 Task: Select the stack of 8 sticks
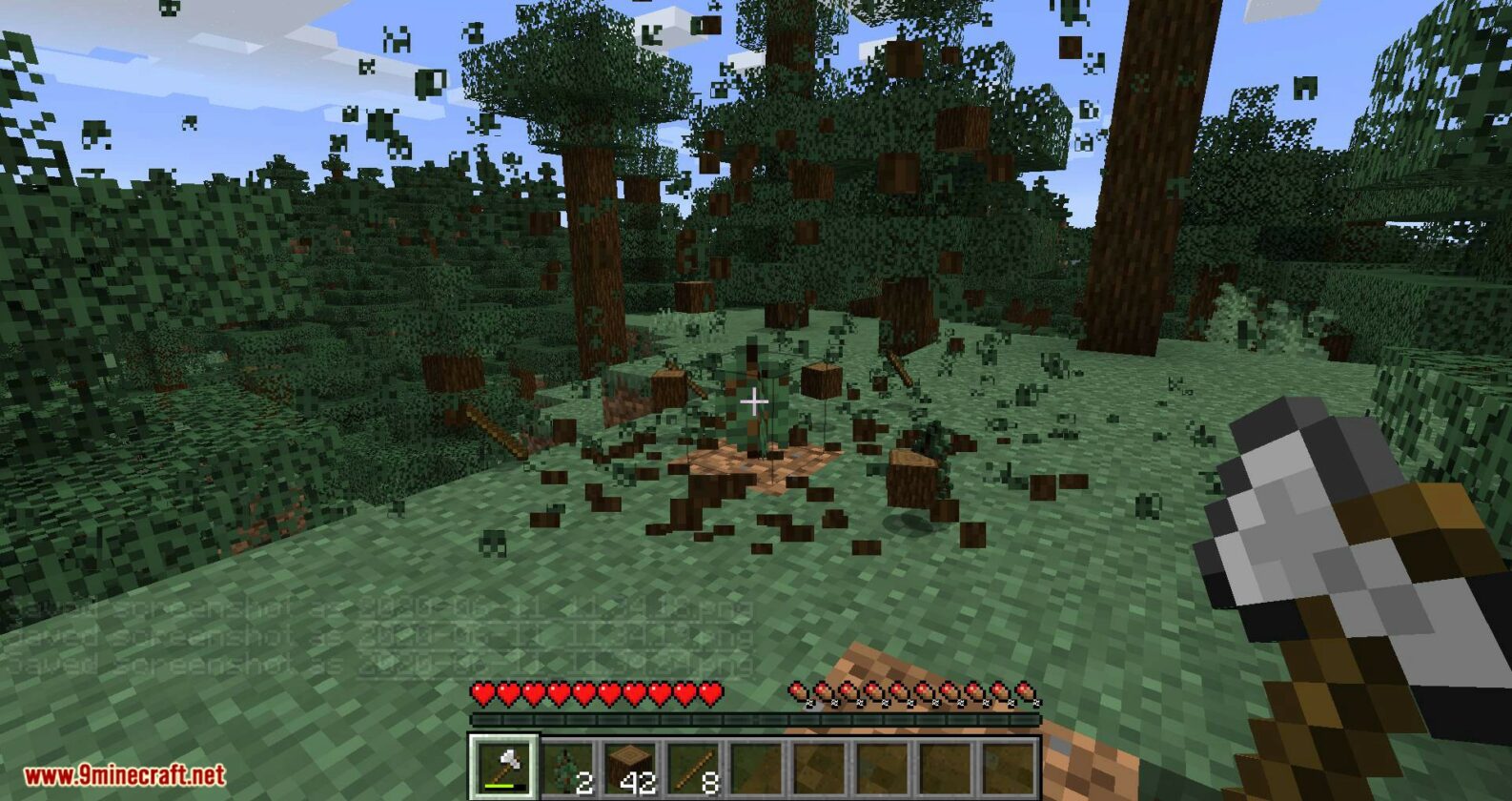tap(694, 763)
